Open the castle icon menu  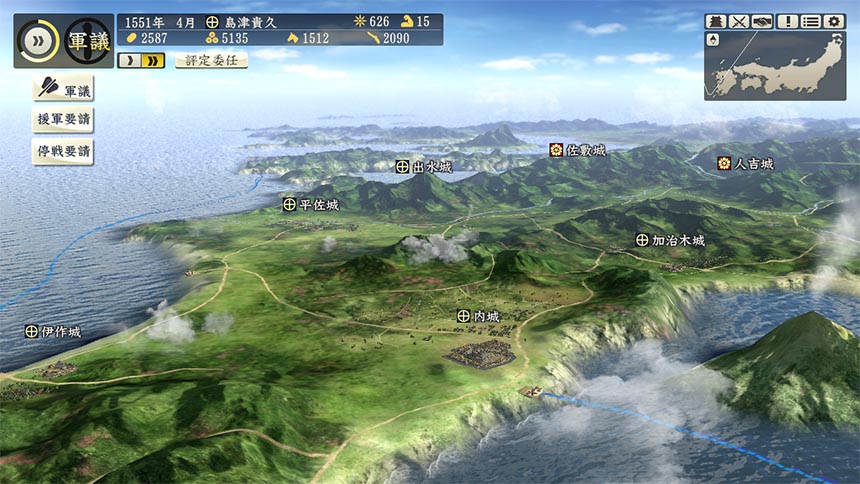tap(716, 21)
